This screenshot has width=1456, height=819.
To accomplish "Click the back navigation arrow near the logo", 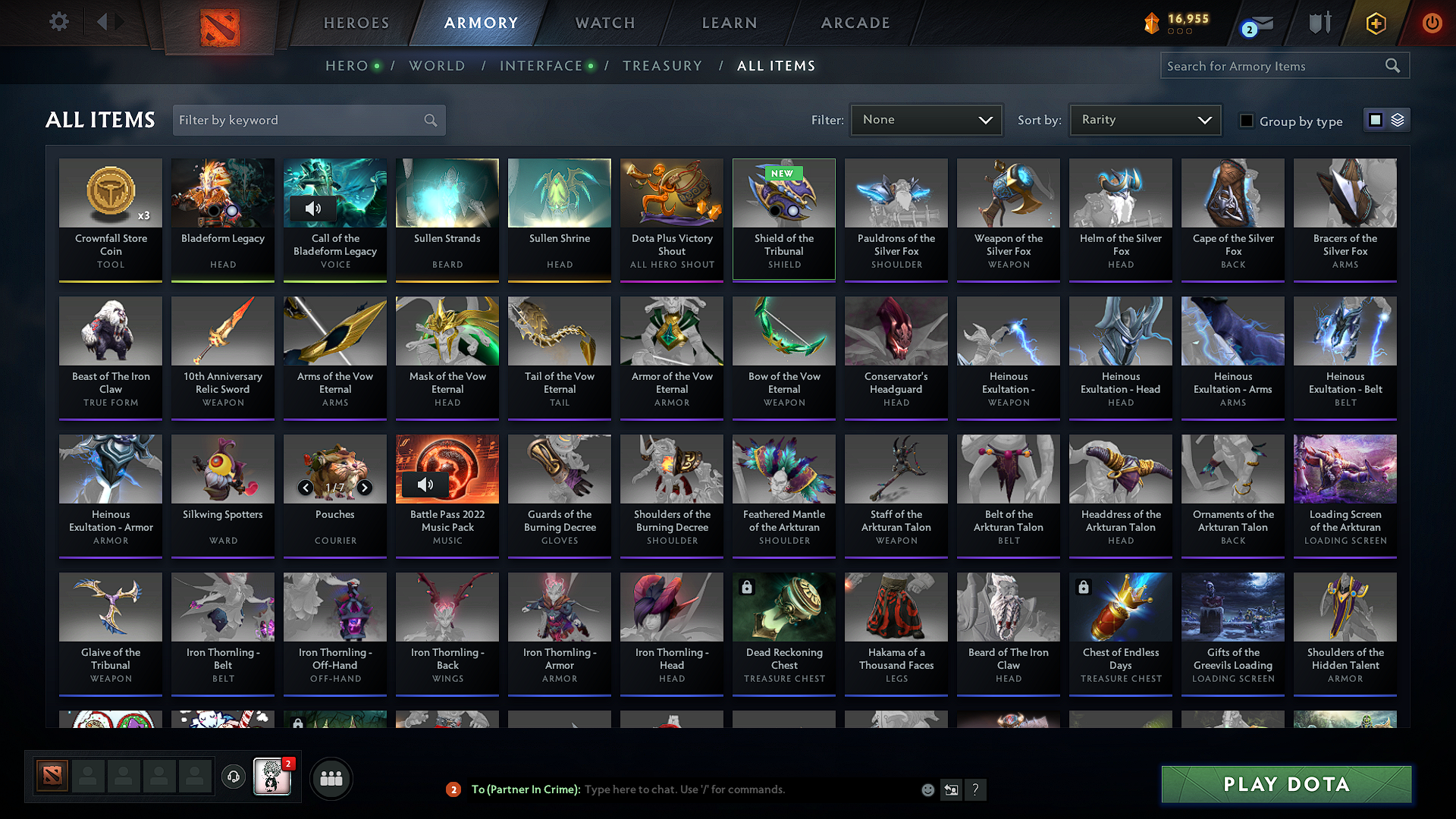I will coord(105,23).
